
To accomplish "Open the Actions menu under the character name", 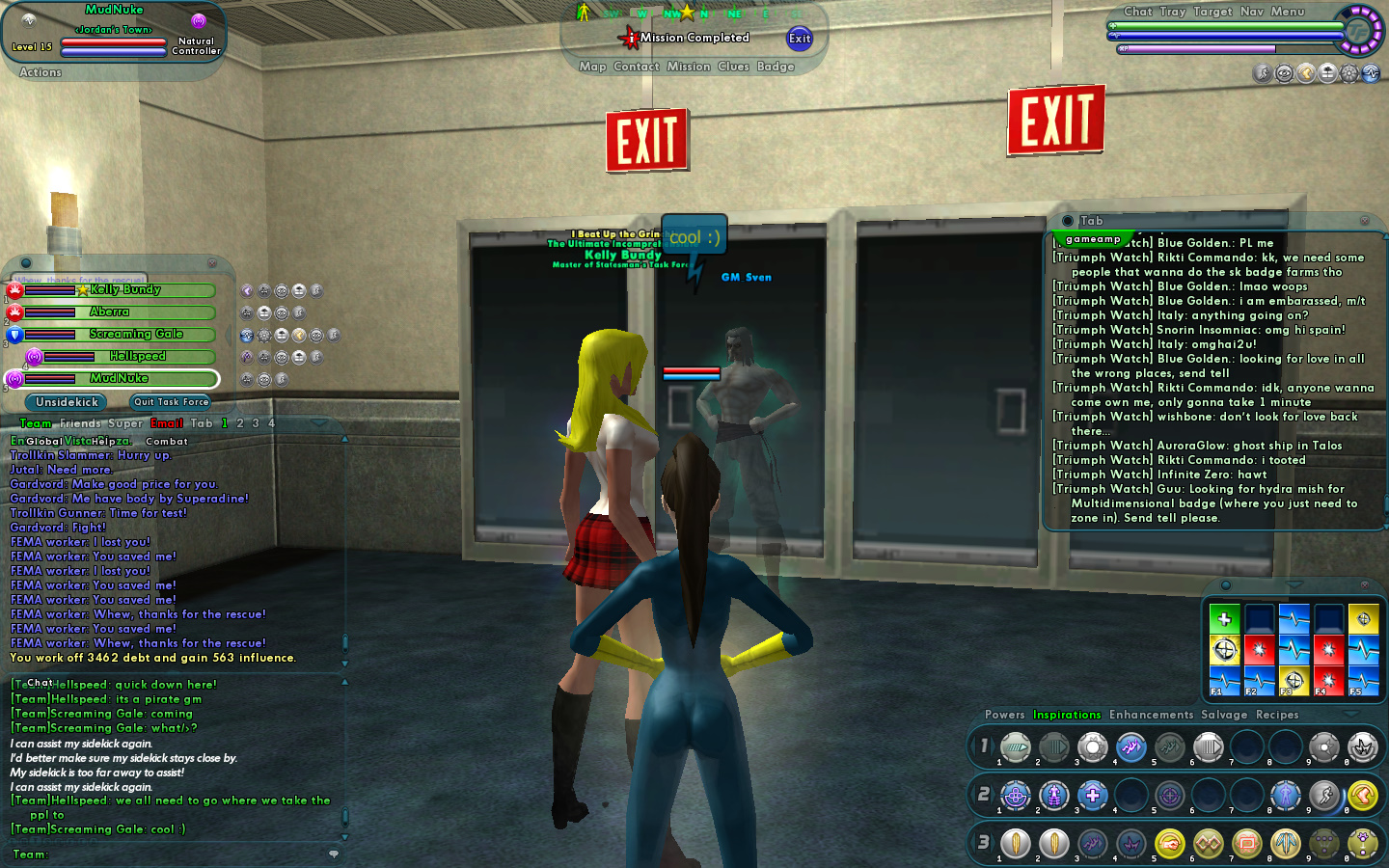I will coord(41,72).
